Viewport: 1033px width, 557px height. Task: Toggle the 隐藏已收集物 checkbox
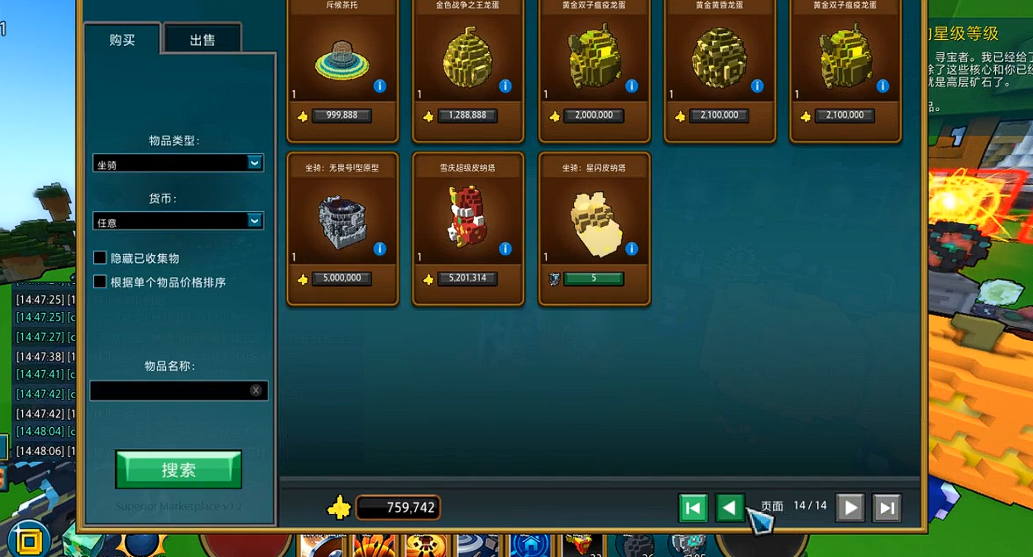click(100, 258)
